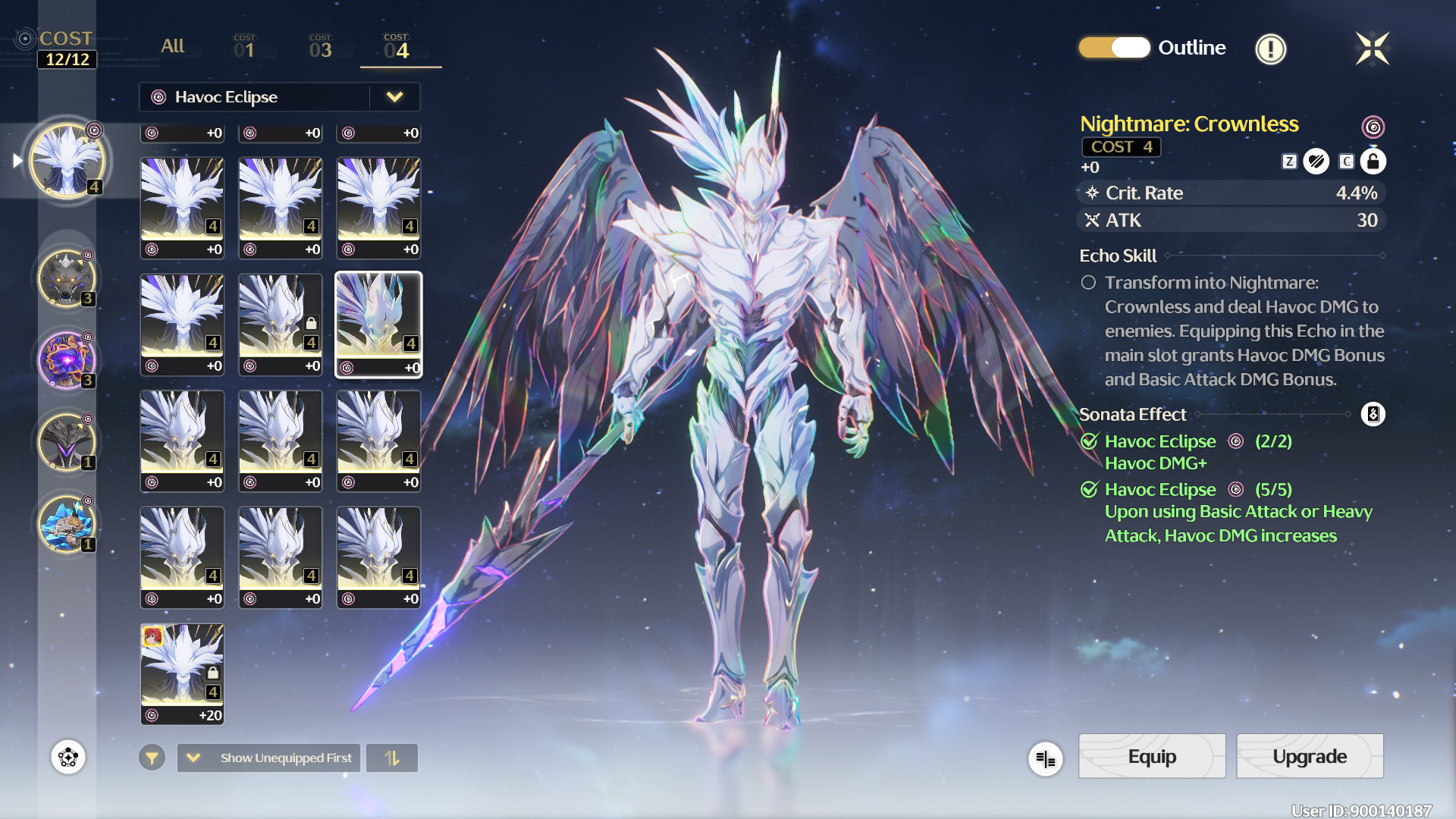The width and height of the screenshot is (1456, 819).
Task: Select the purple orb echo equipment slot
Action: 67,360
